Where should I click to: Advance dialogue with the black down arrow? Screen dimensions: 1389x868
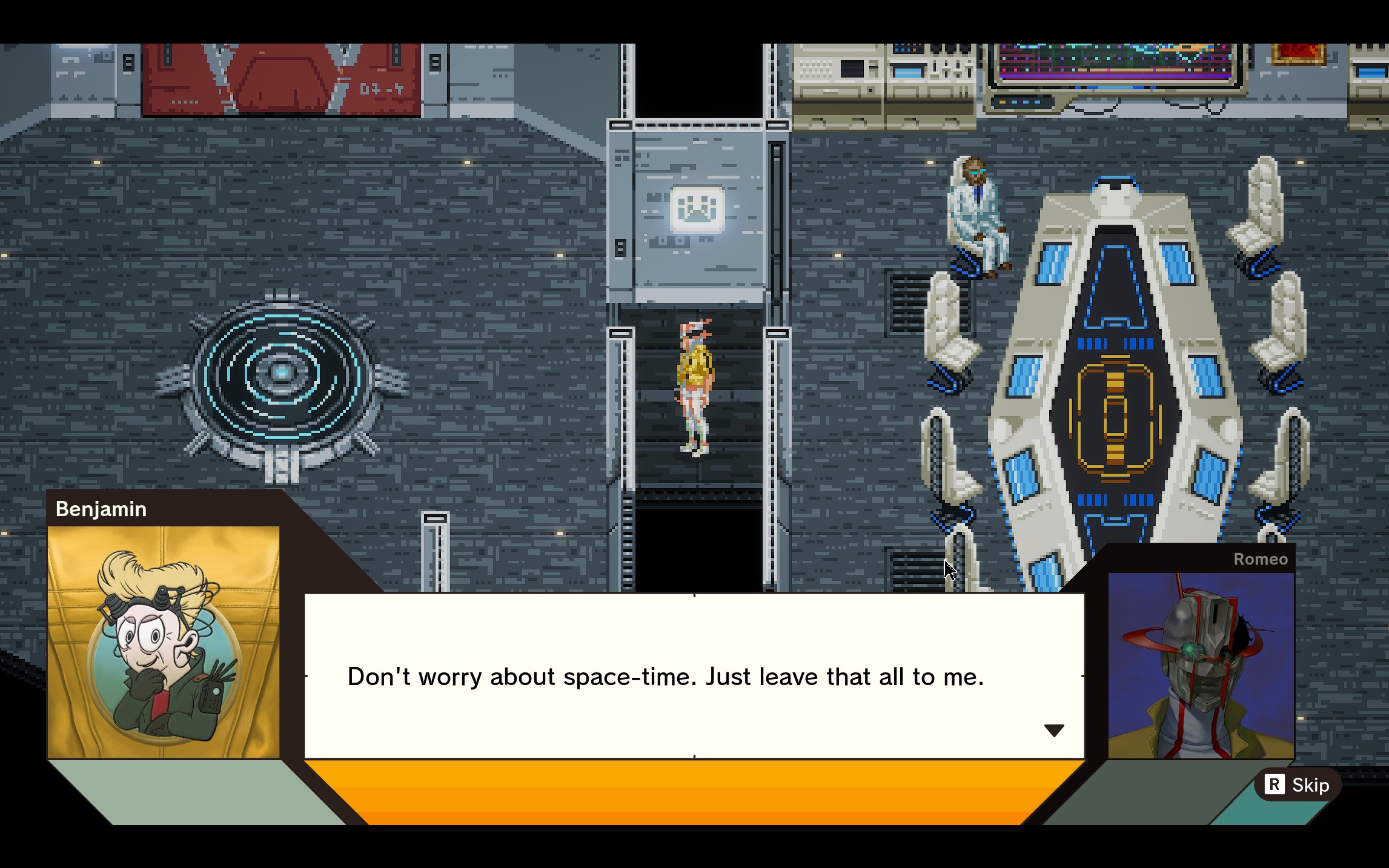point(1054,731)
